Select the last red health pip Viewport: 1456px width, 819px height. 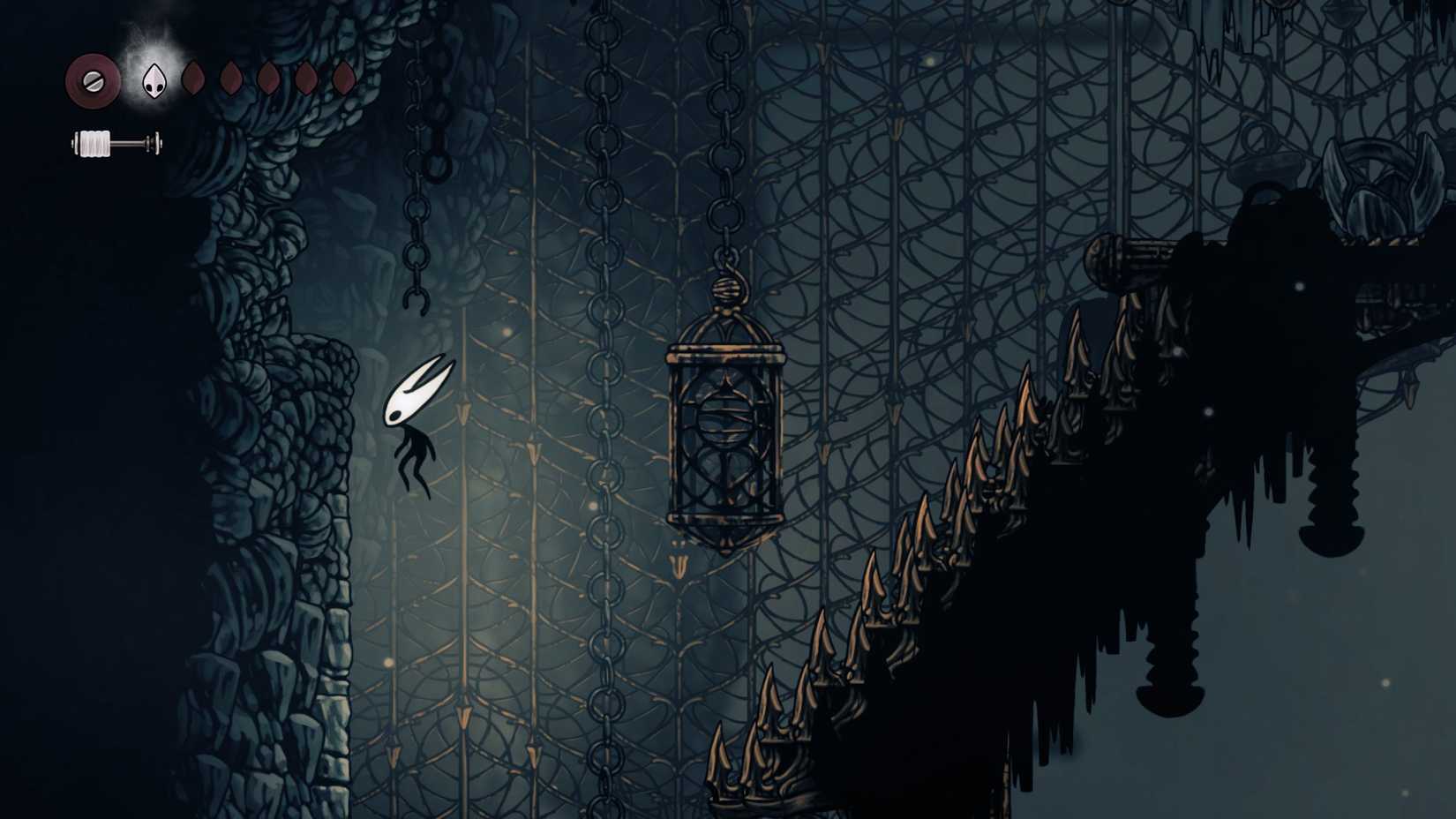tap(344, 79)
